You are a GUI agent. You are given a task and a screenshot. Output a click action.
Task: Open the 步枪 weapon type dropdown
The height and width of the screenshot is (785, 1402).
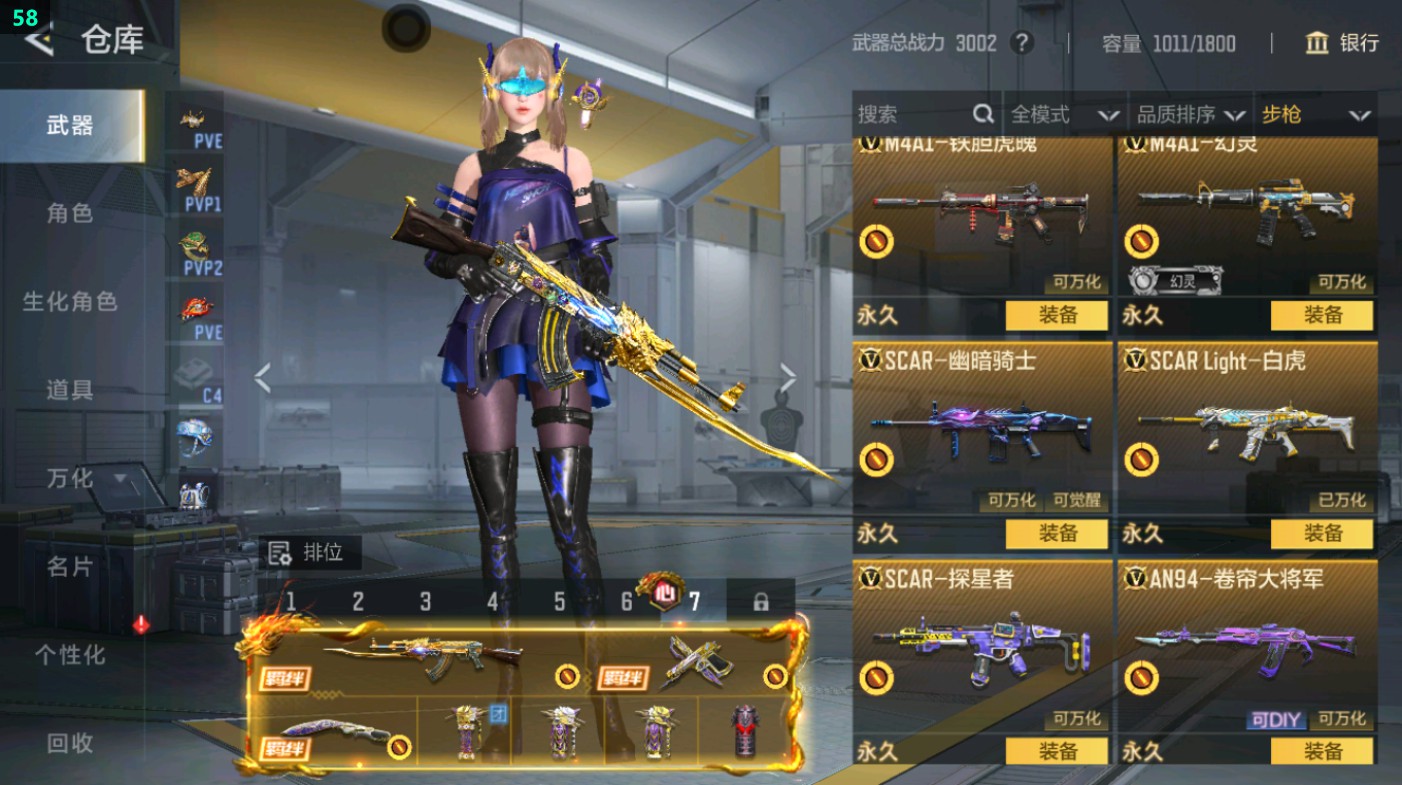(1315, 115)
